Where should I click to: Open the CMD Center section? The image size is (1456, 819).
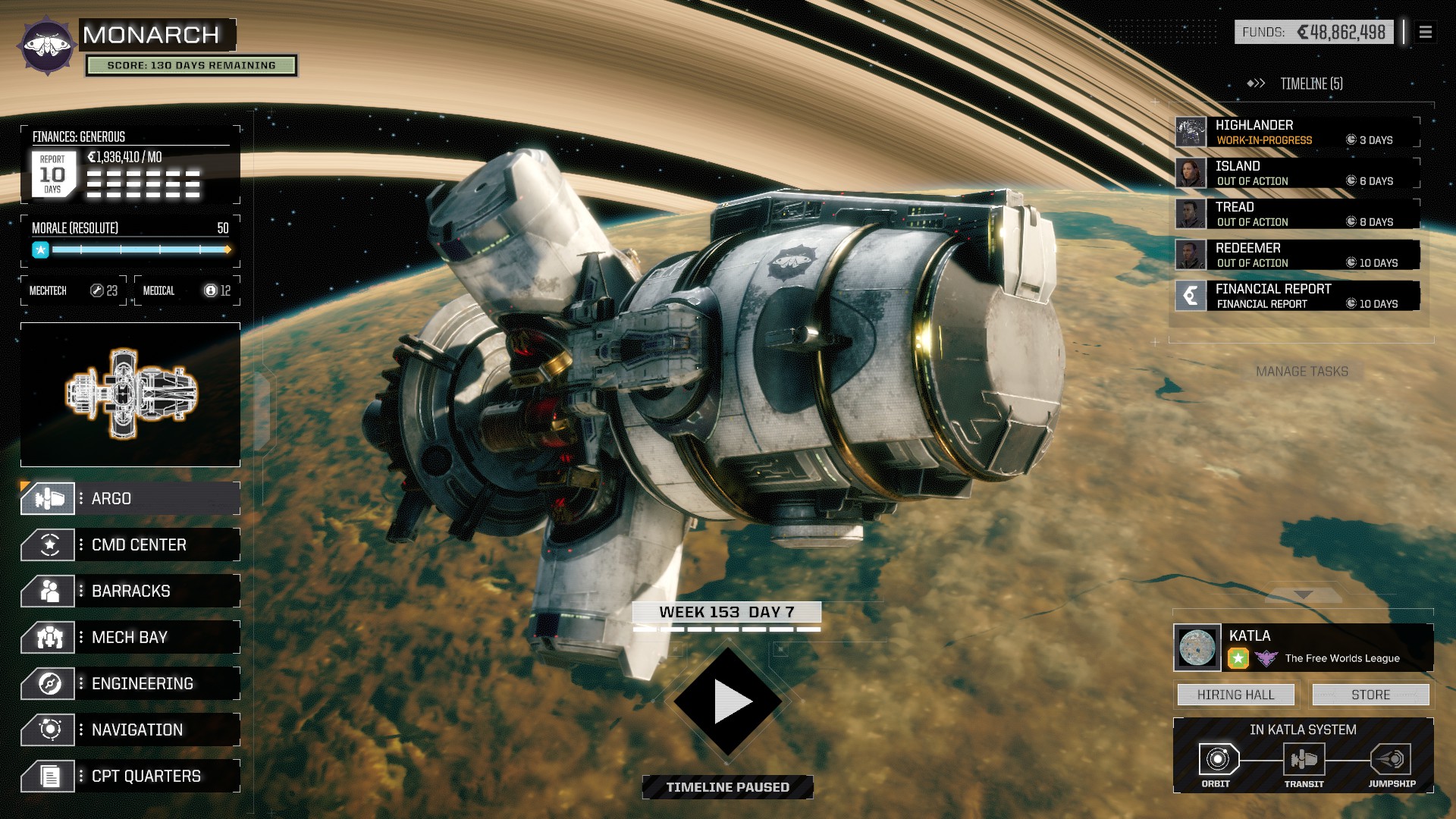[x=130, y=545]
